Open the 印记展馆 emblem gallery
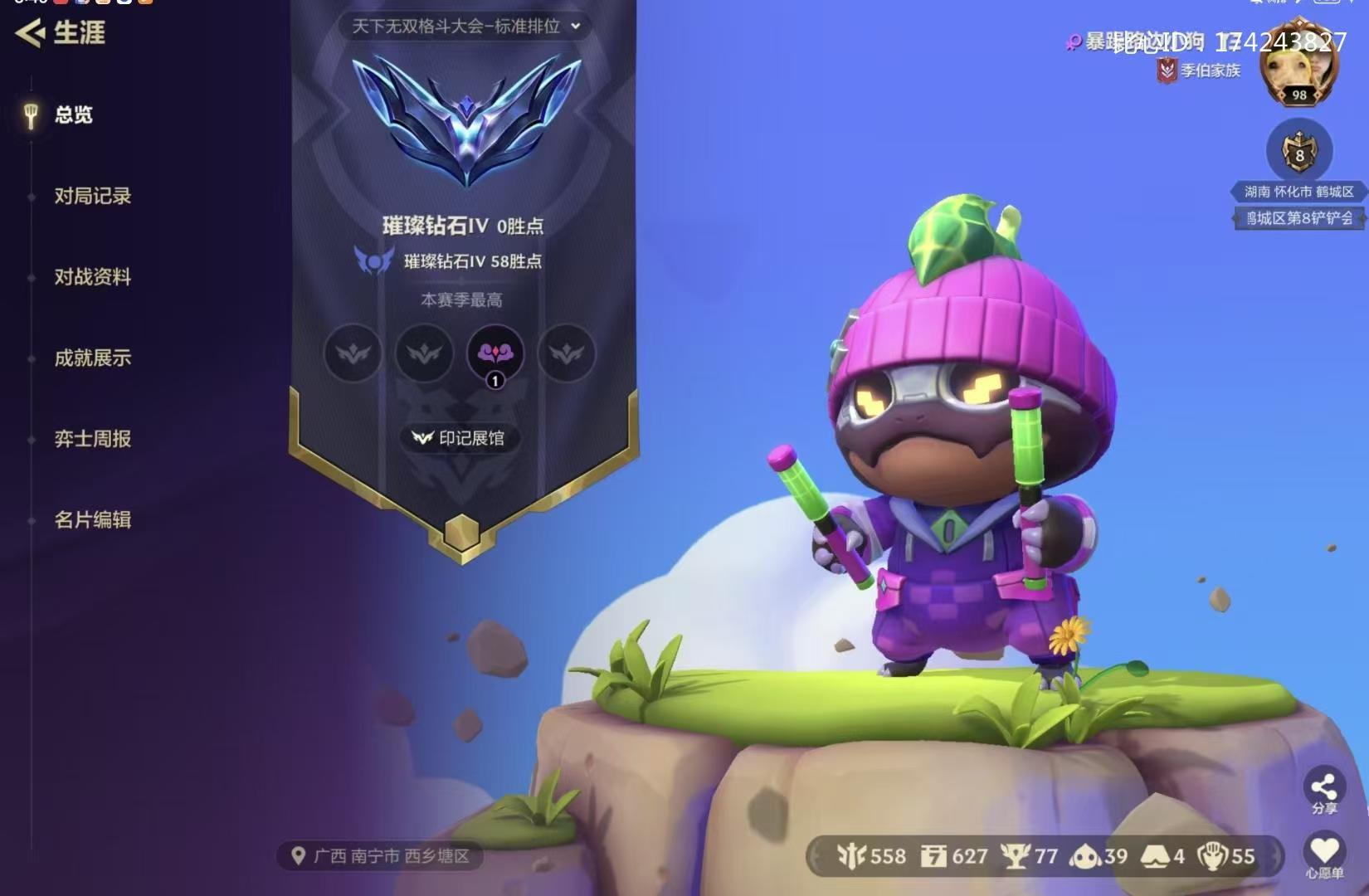The width and height of the screenshot is (1369, 896). (x=460, y=438)
